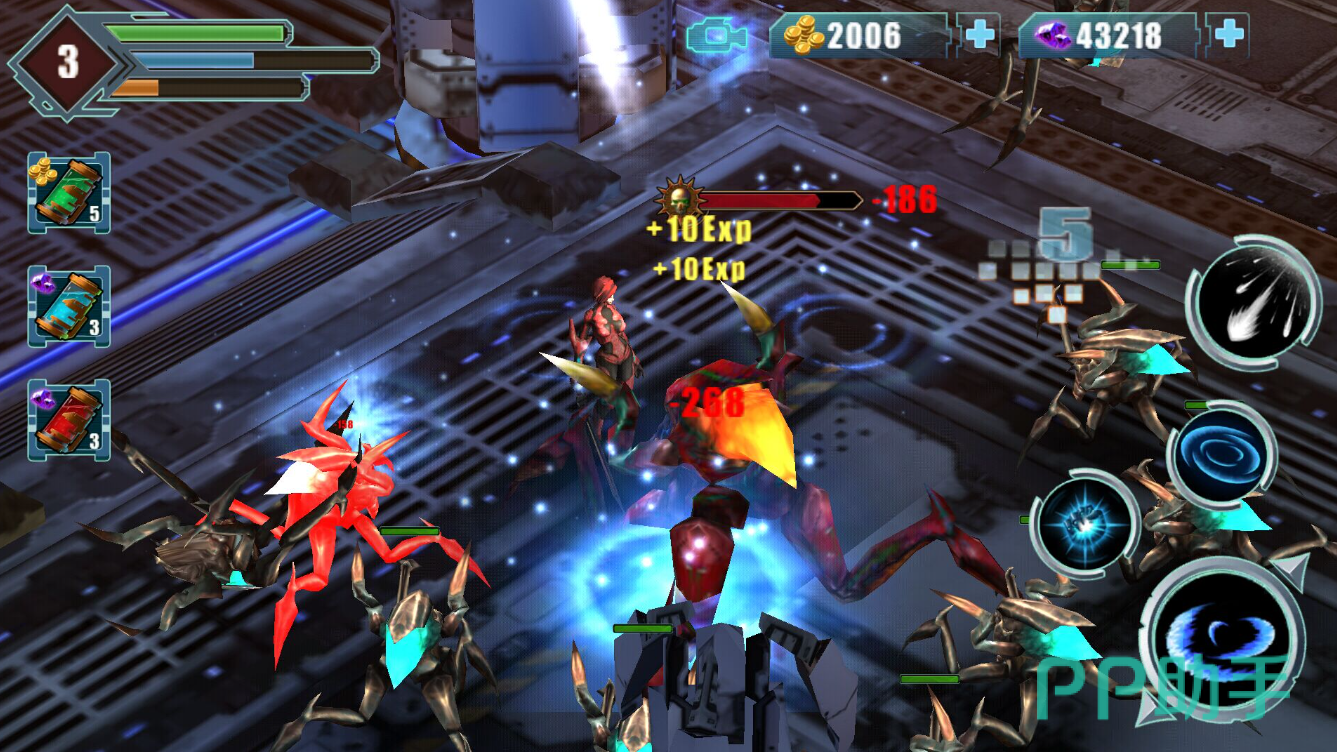Image resolution: width=1337 pixels, height=753 pixels.
Task: Open the level 3 player portrait
Action: pyautogui.click(x=67, y=62)
